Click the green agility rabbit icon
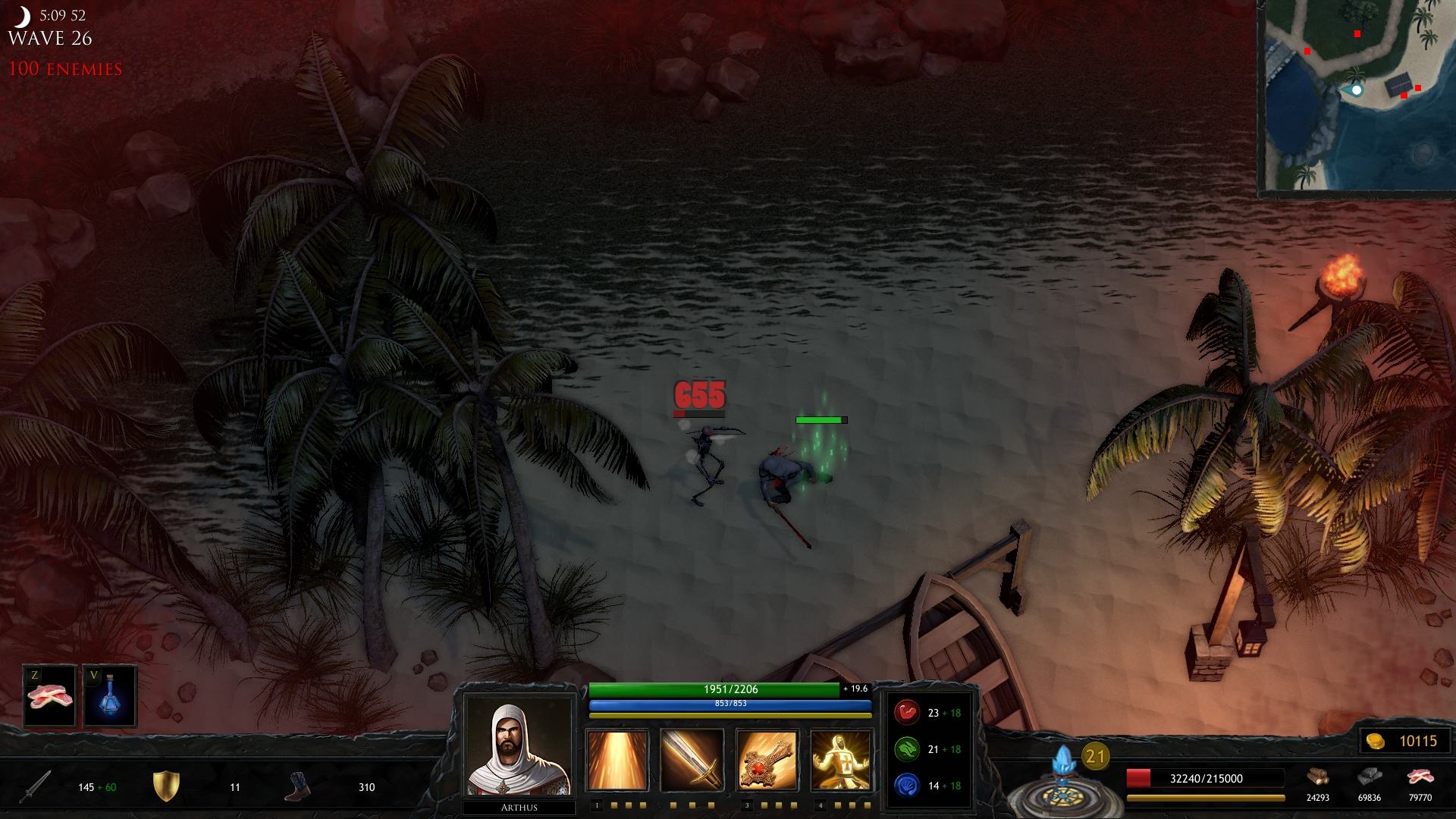 pyautogui.click(x=907, y=749)
